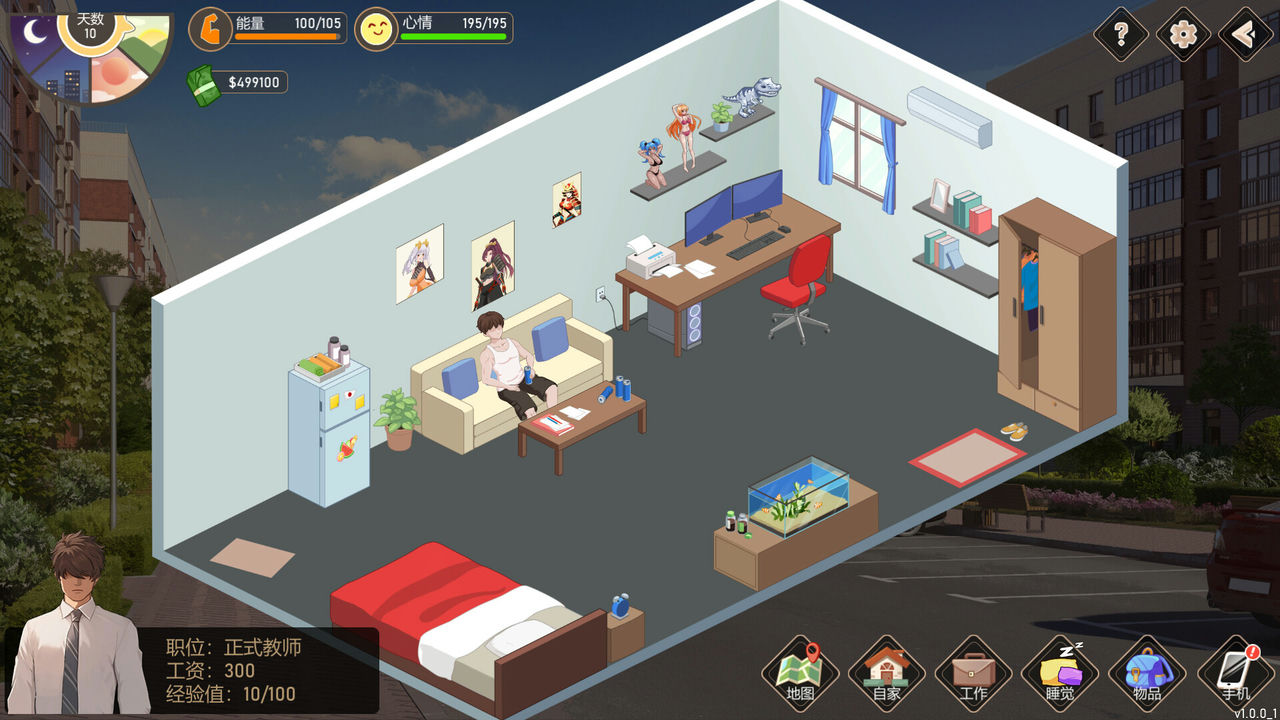This screenshot has width=1280, height=720.
Task: Click the smiley mood icon
Action: coord(377,30)
